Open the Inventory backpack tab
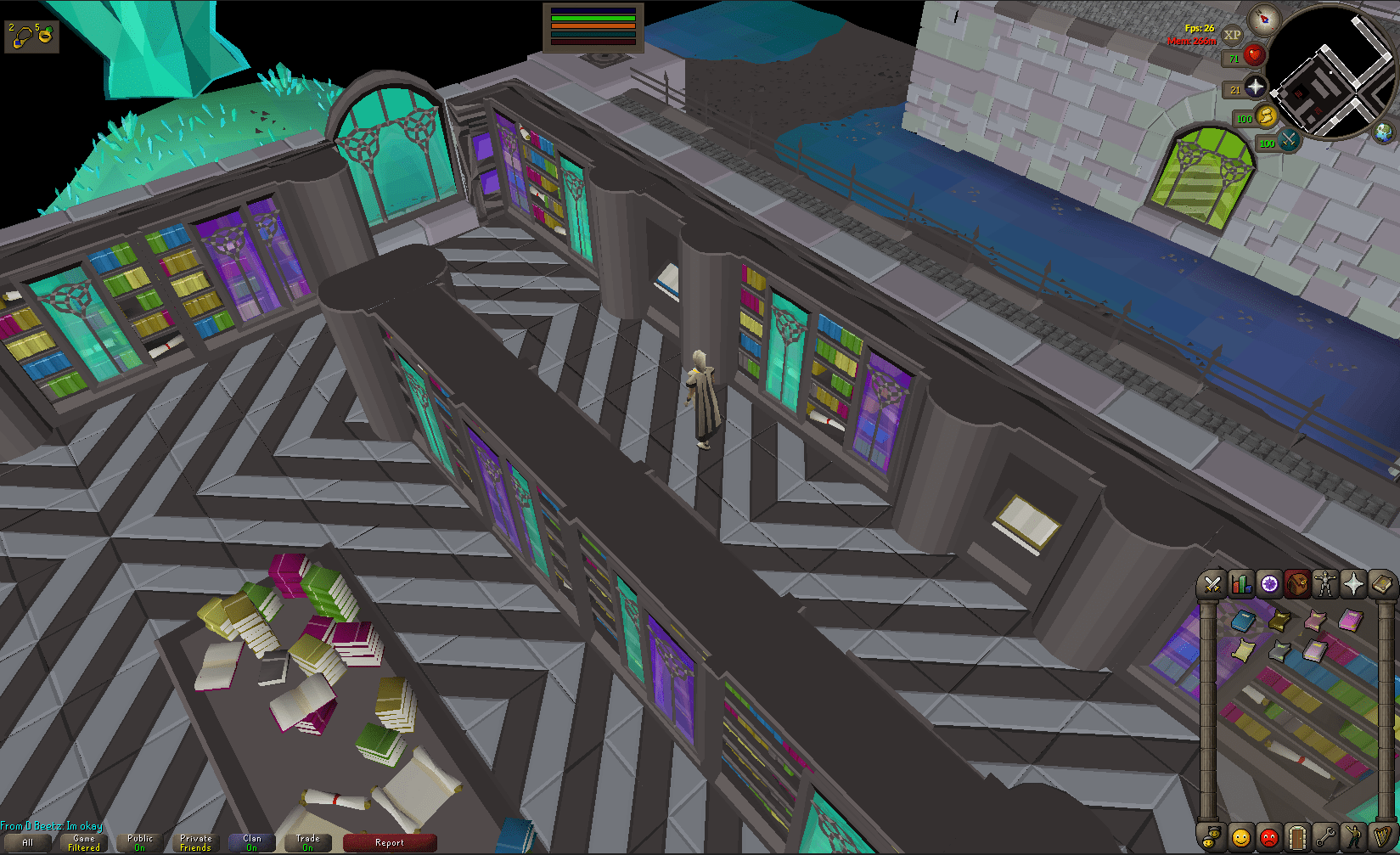 click(x=1296, y=583)
